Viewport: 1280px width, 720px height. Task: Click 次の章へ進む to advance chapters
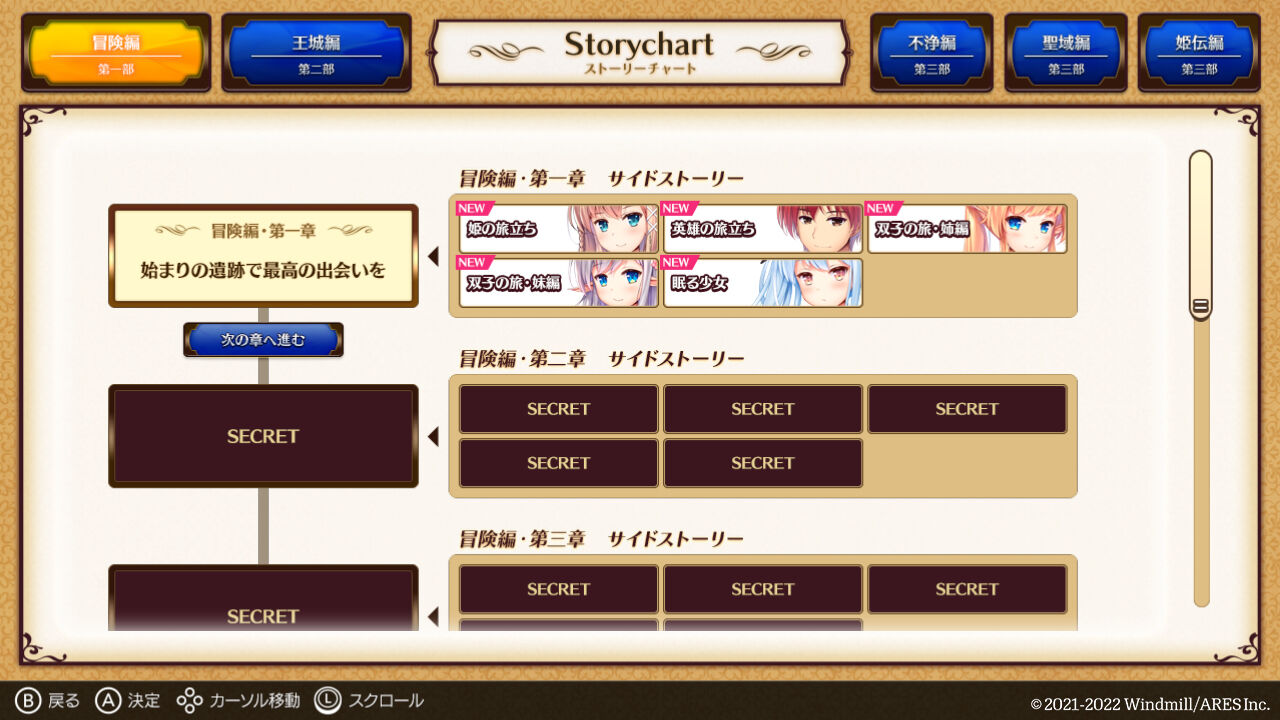[263, 339]
